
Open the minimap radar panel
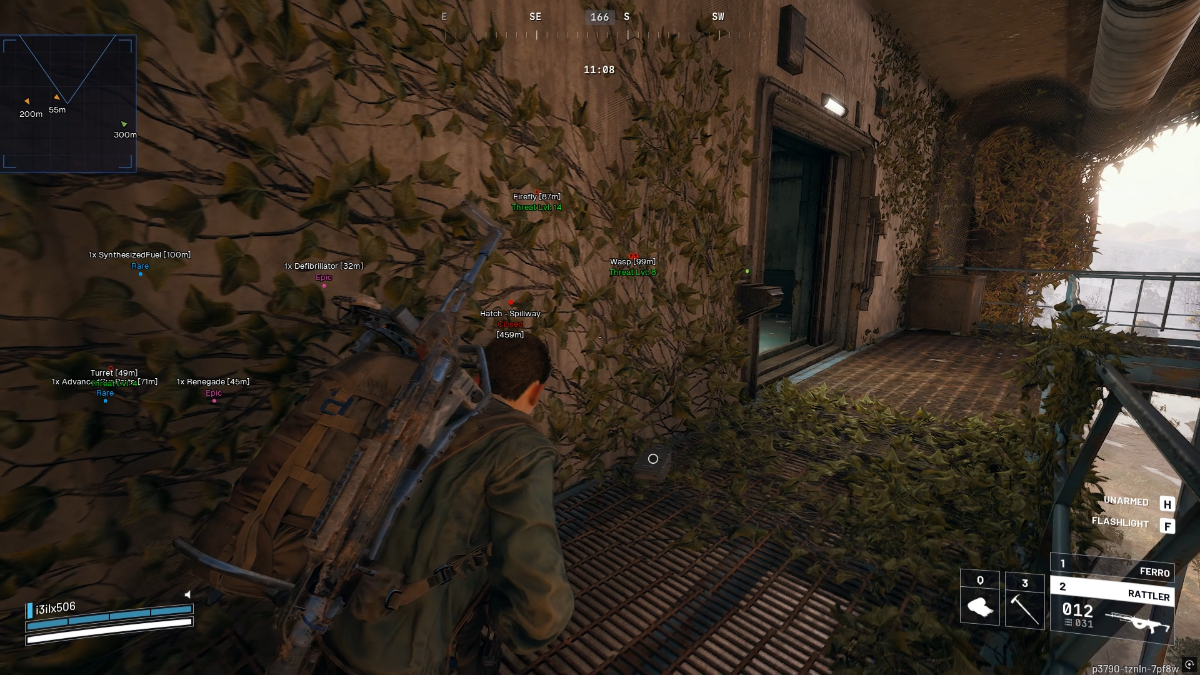tap(68, 103)
